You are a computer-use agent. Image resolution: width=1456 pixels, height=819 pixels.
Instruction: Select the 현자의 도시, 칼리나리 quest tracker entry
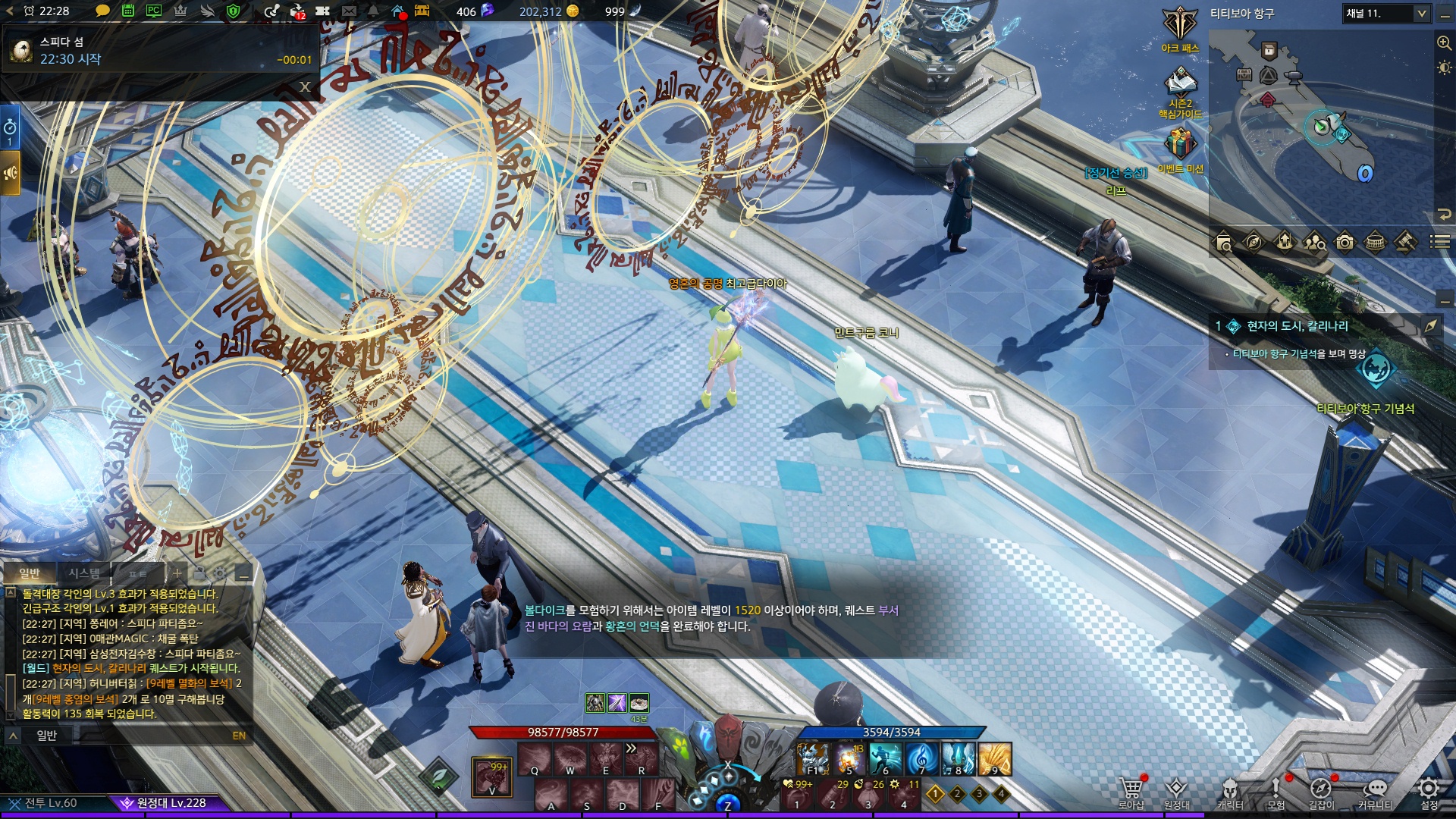tap(1298, 326)
